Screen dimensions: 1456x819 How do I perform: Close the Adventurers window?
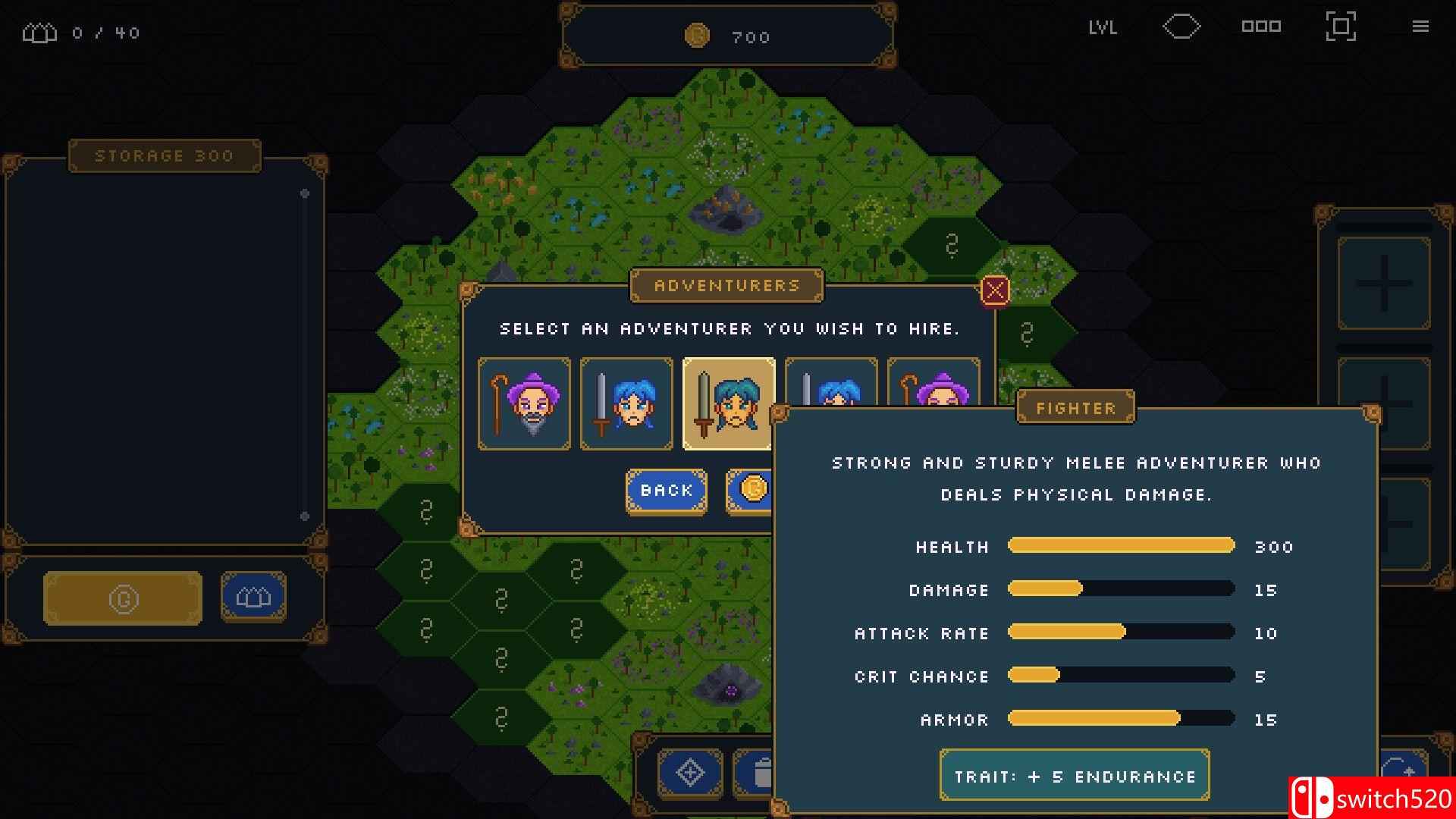pyautogui.click(x=995, y=290)
